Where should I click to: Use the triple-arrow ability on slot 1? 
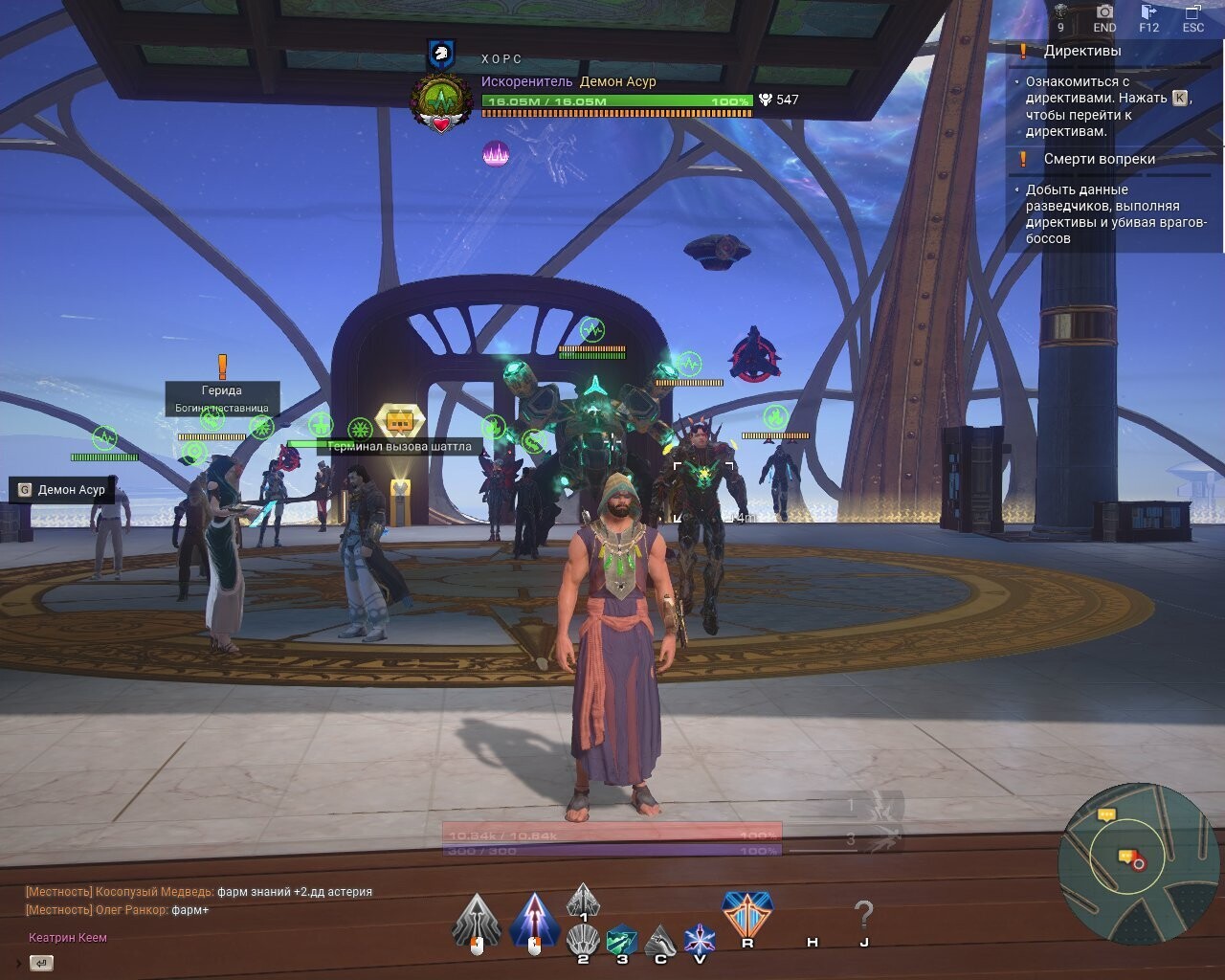pos(583,902)
